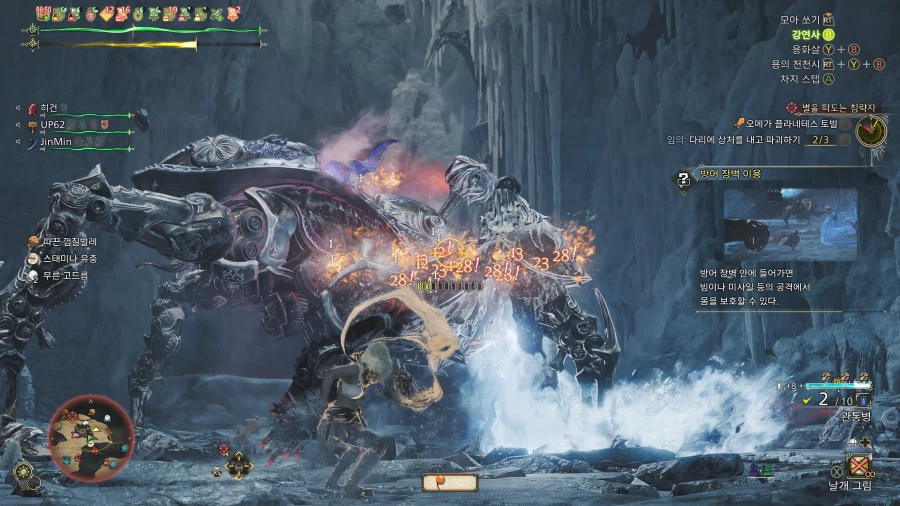Click the orange item bar at bottom center
900x506 pixels.
[450, 483]
